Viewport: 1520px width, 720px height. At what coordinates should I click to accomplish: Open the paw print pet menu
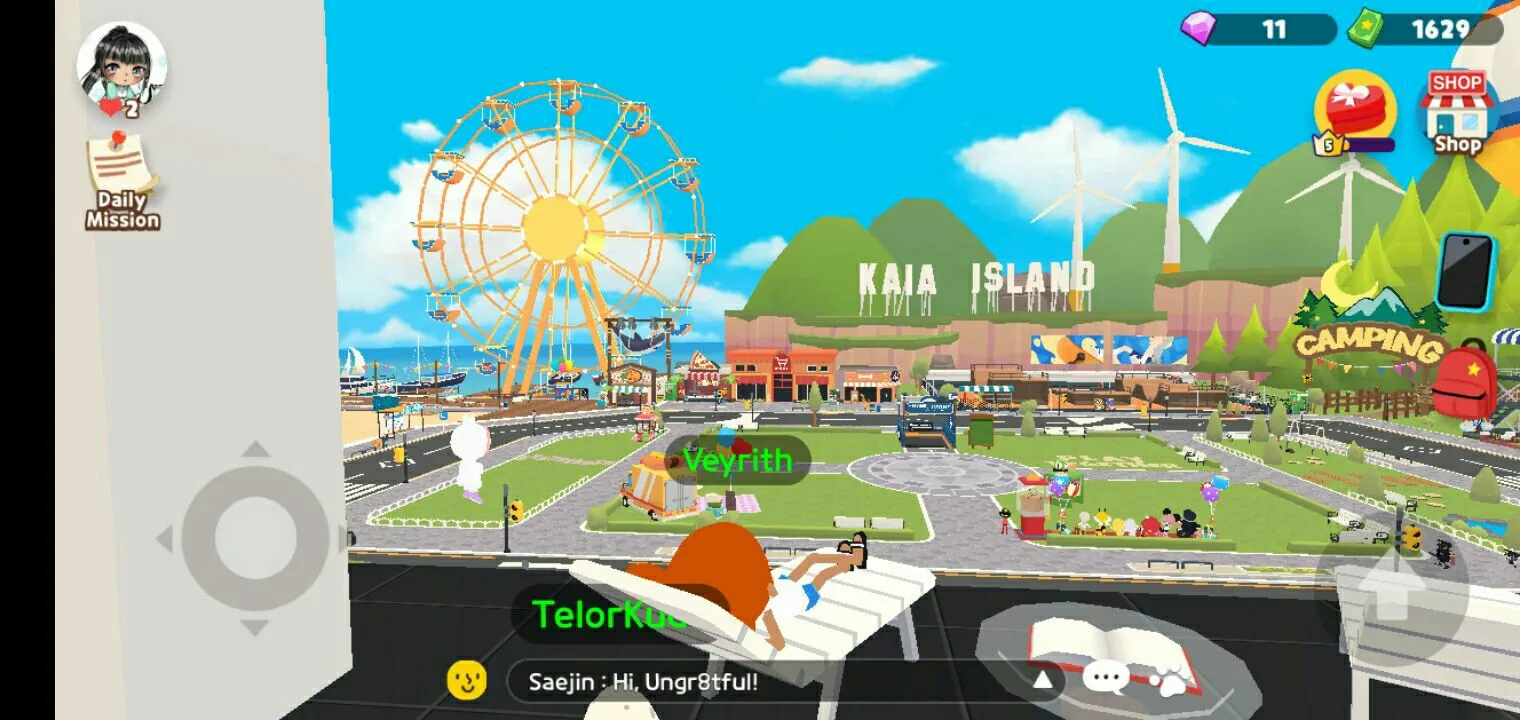coord(1171,681)
